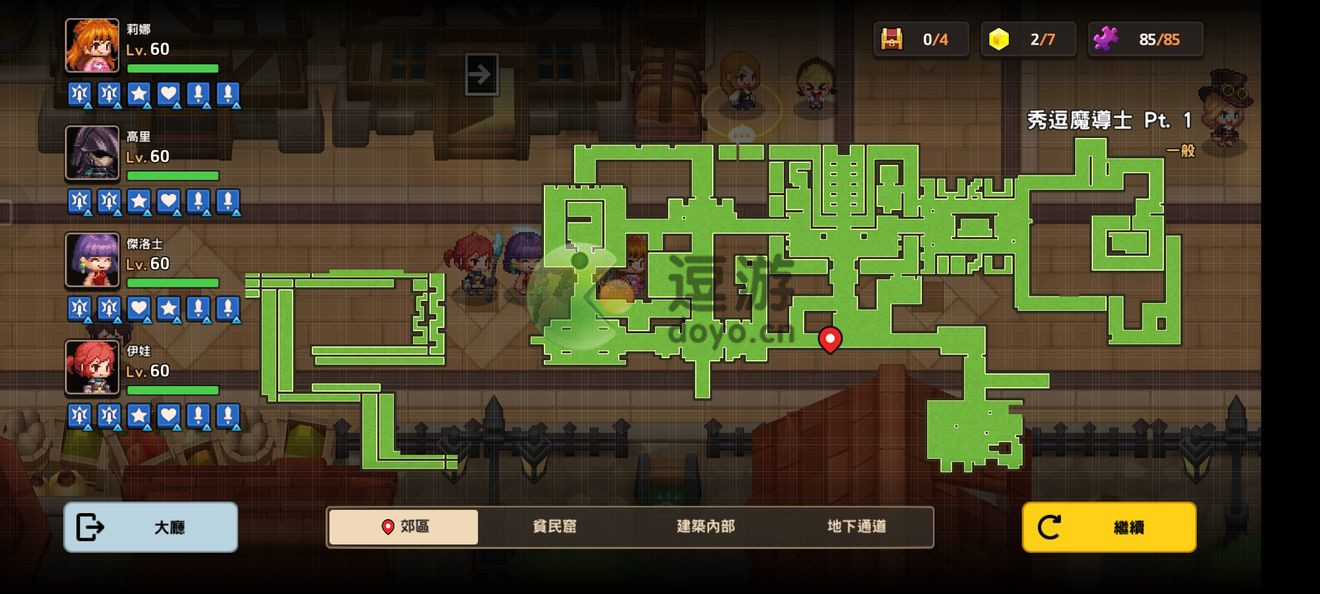
Task: Pick 傑洛士 purple-haired hero portrait
Action: click(x=92, y=260)
